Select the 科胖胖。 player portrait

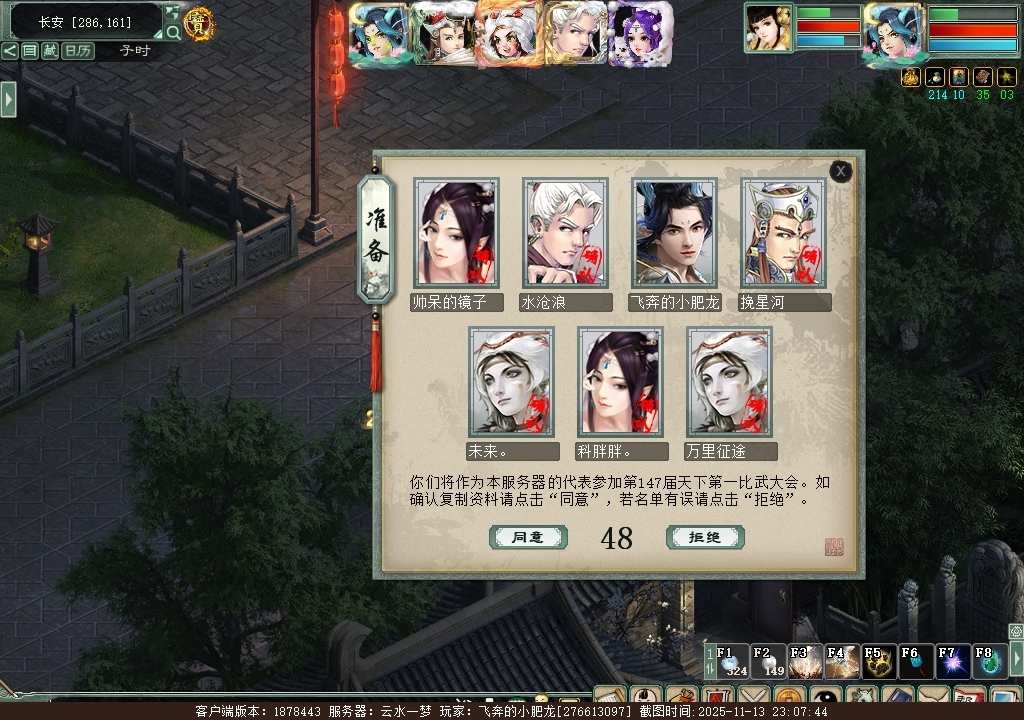point(620,381)
